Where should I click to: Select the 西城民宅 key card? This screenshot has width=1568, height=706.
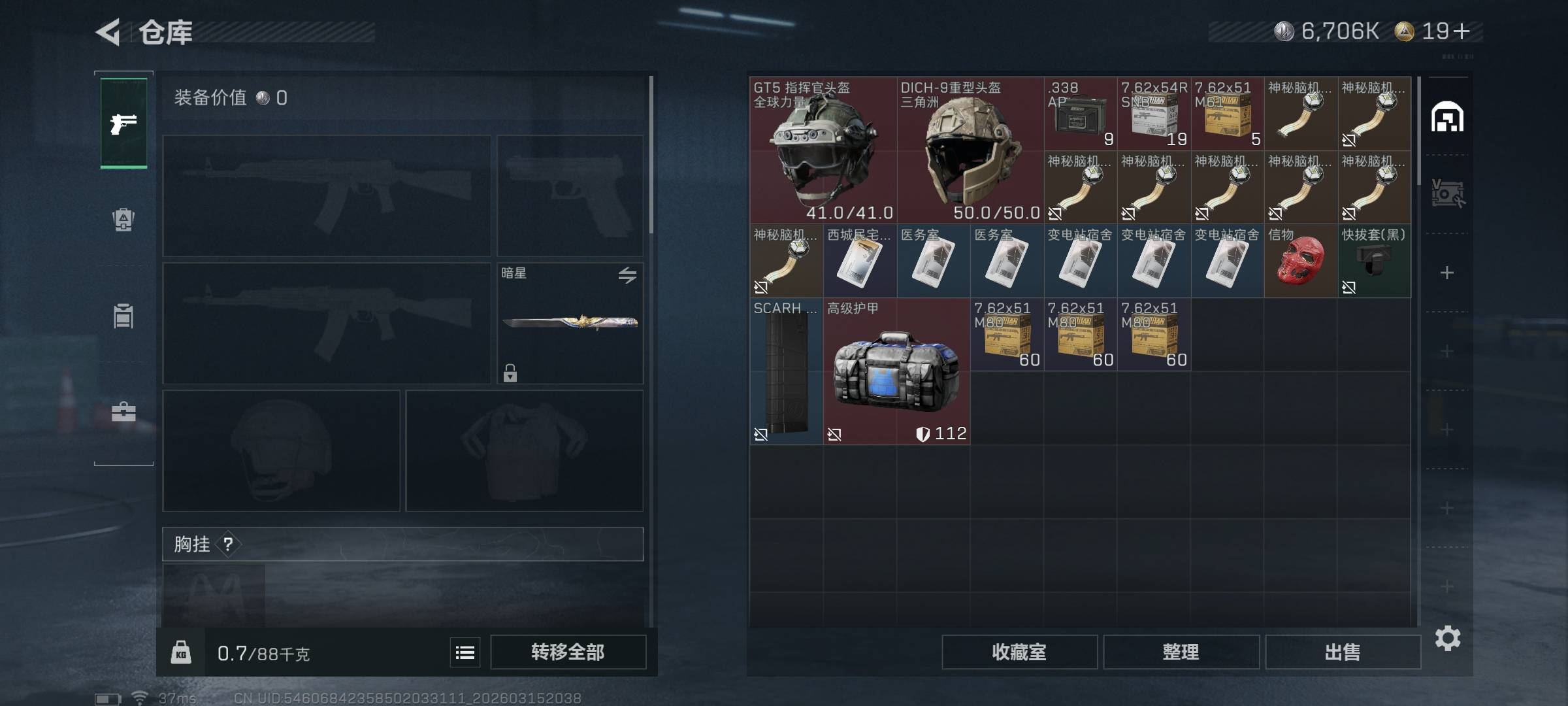[x=860, y=261]
